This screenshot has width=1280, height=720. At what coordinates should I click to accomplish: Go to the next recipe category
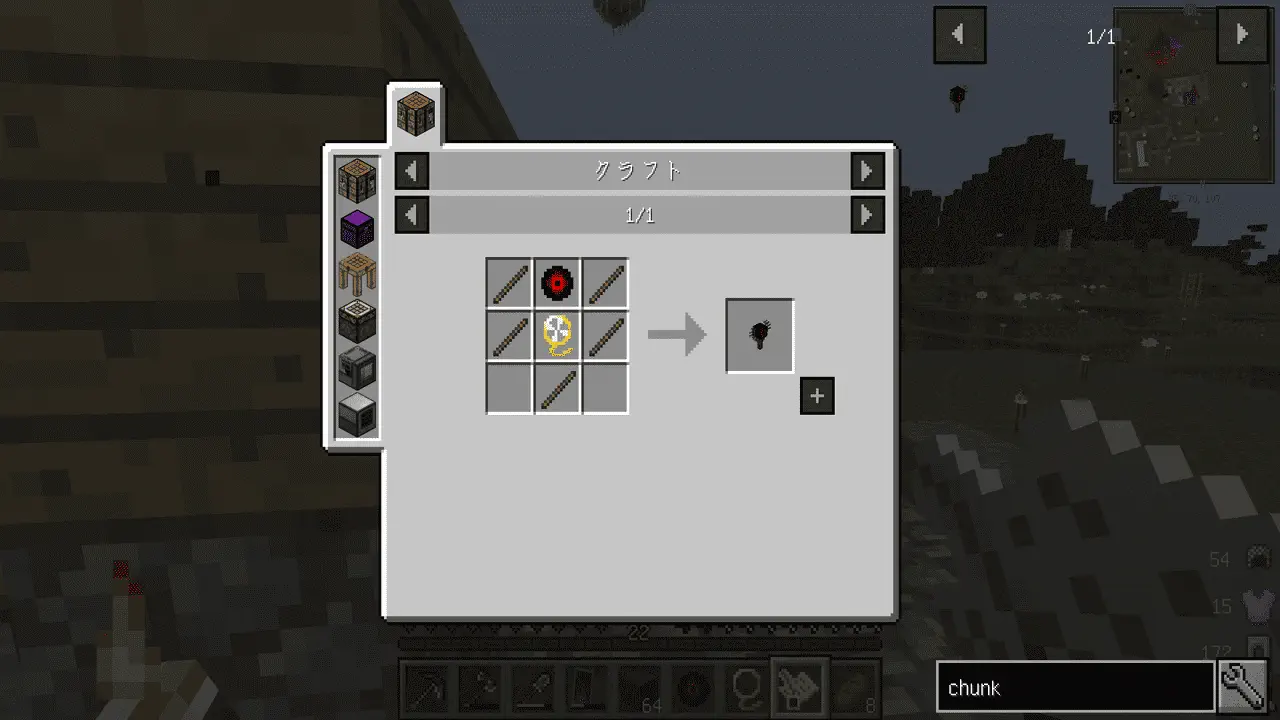click(867, 171)
